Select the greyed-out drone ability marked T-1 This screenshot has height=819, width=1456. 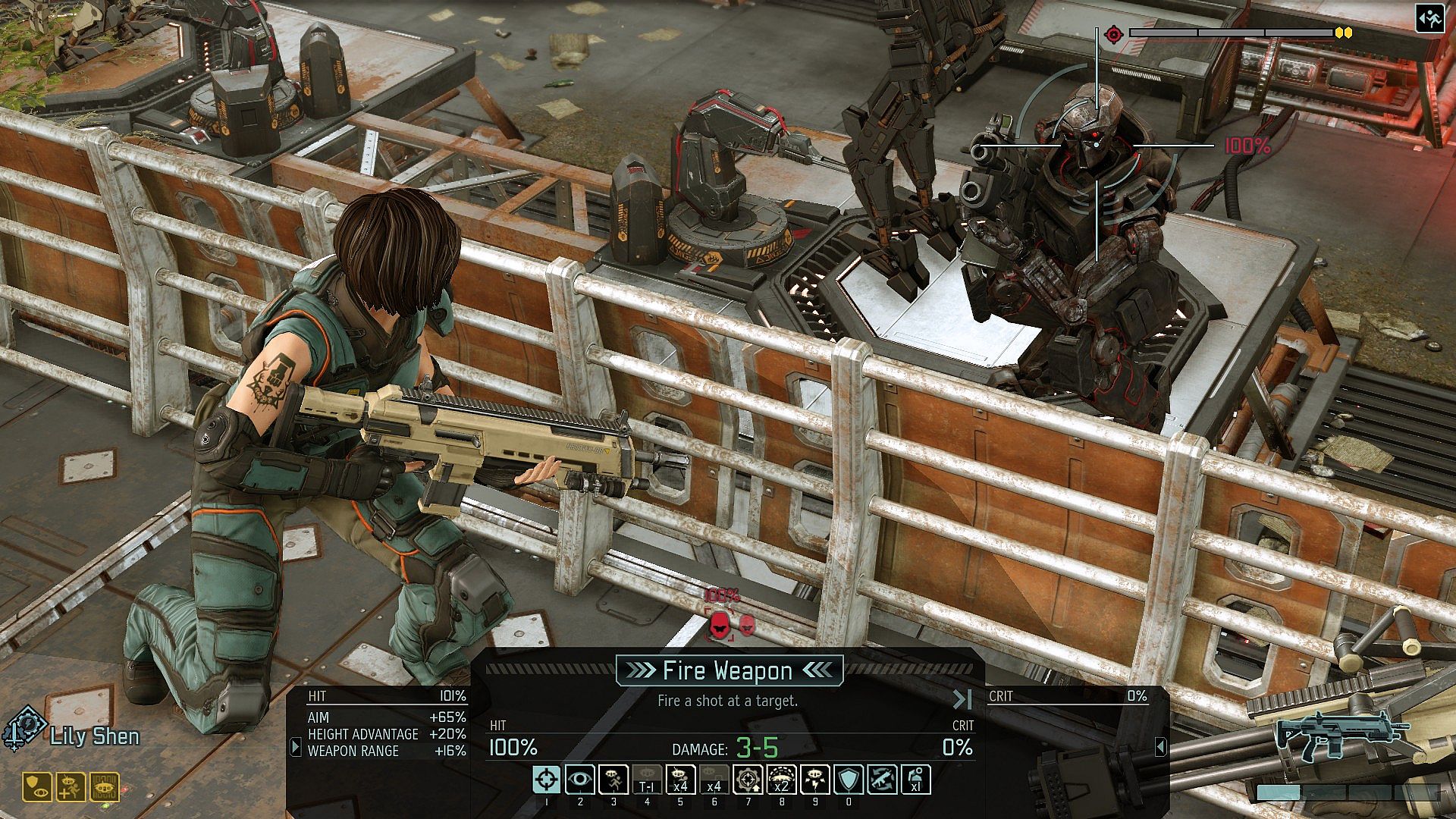tap(647, 780)
